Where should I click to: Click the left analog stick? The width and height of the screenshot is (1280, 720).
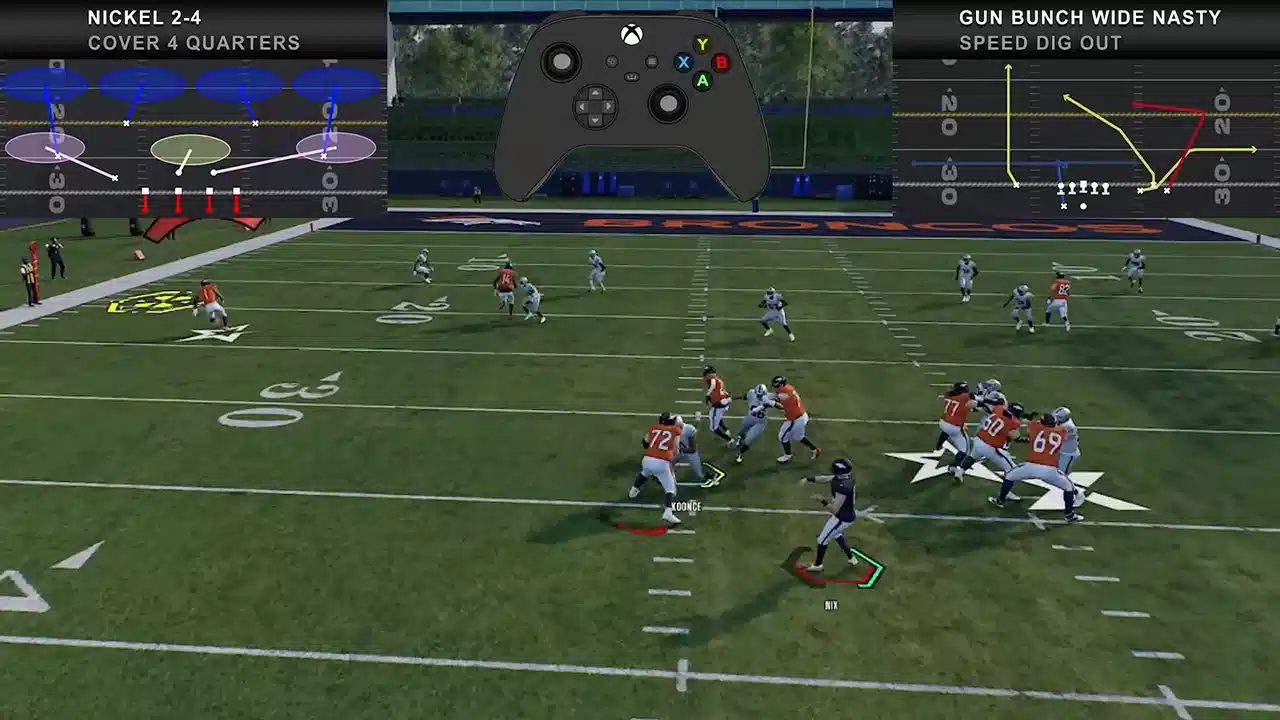tap(562, 62)
